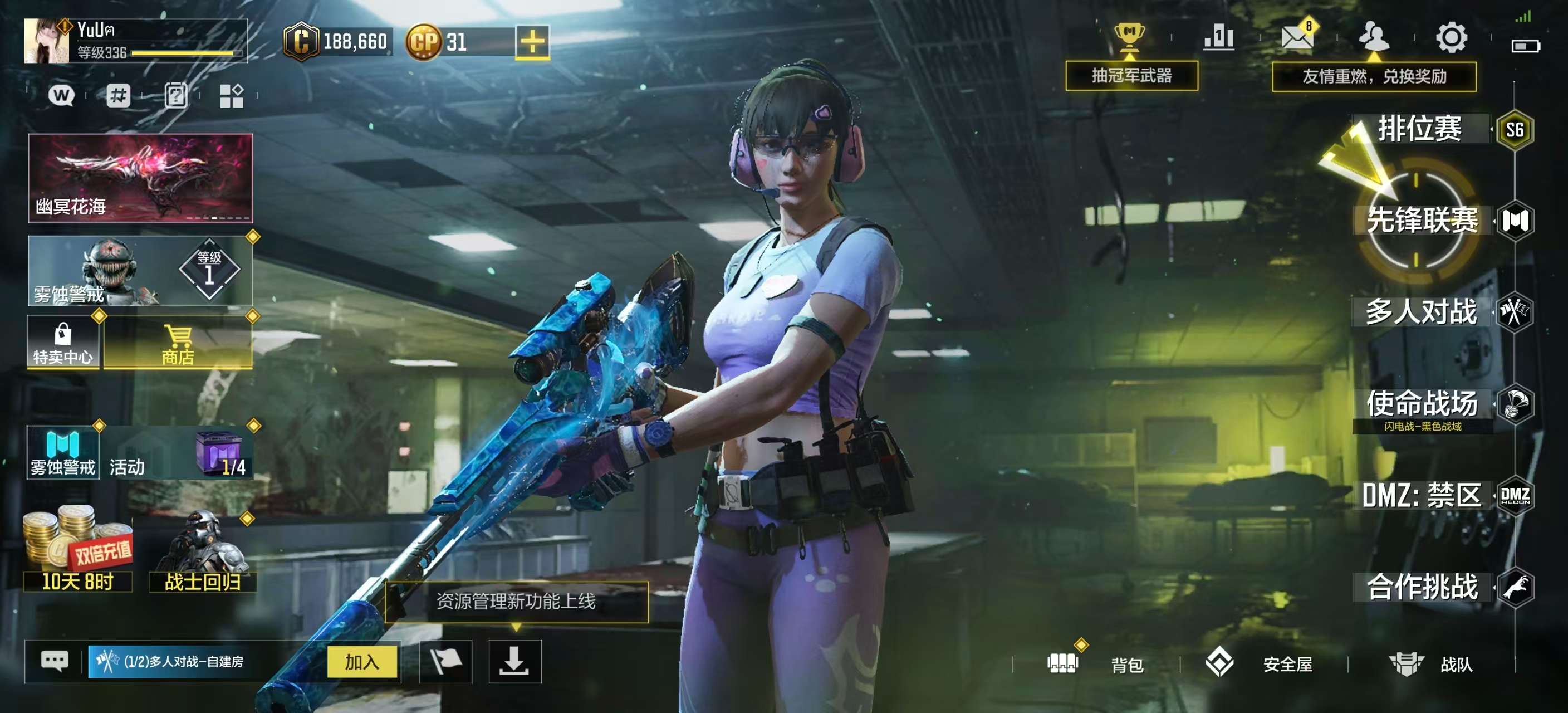Image resolution: width=1568 pixels, height=713 pixels.
Task: Click the plus button to add CP
Action: 532,42
